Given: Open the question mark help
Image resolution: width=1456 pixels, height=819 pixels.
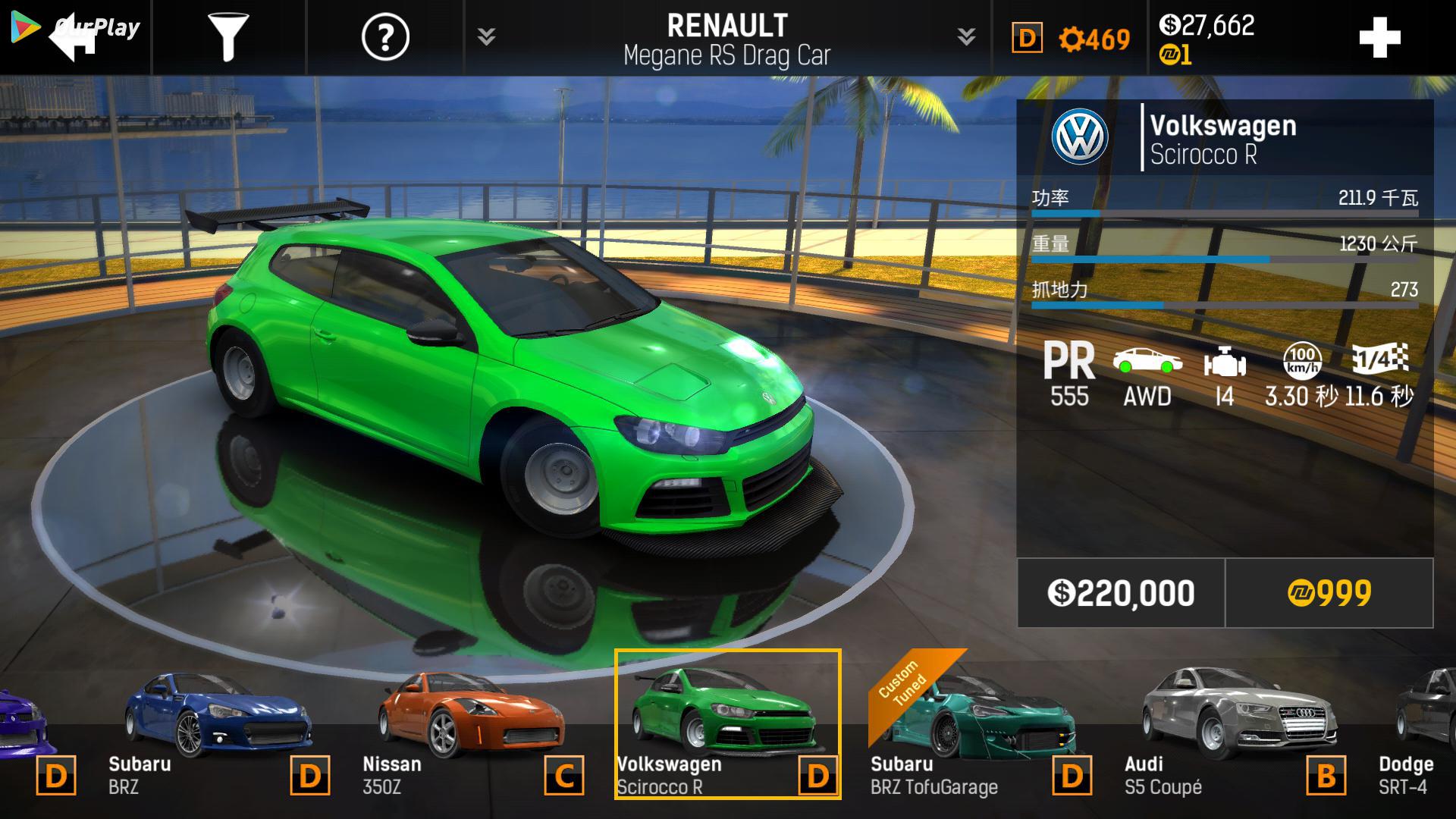Looking at the screenshot, I should pyautogui.click(x=385, y=37).
